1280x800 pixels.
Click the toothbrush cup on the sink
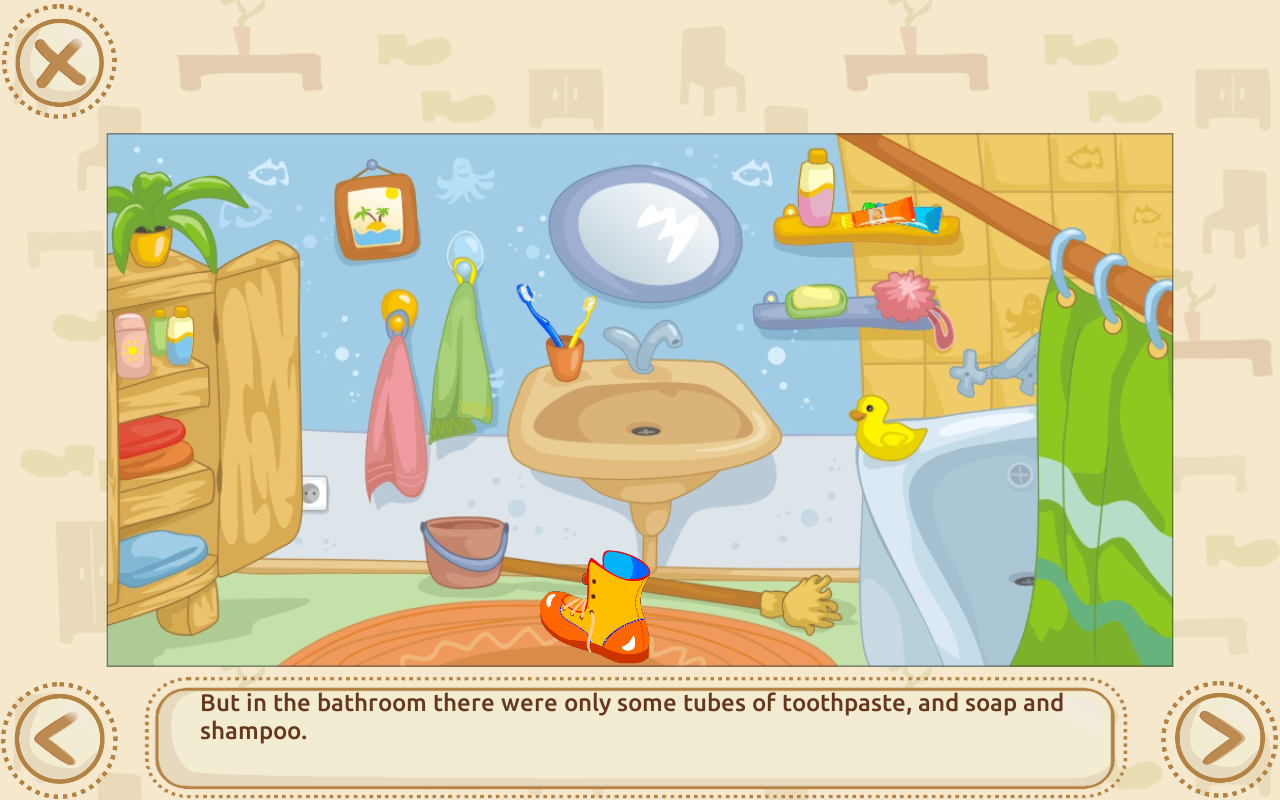pyautogui.click(x=565, y=355)
